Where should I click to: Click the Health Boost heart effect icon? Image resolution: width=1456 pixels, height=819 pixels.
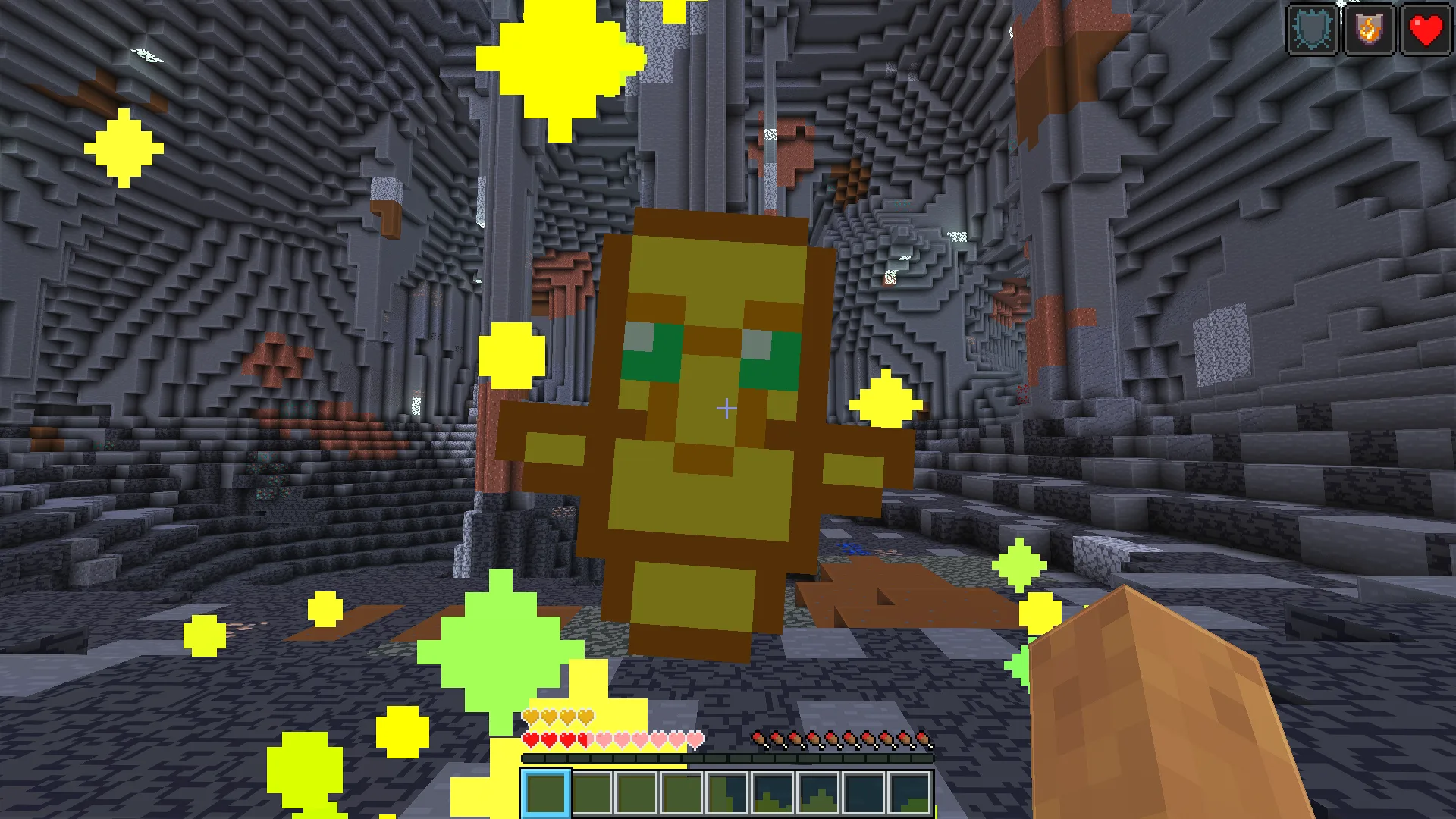tap(1425, 30)
